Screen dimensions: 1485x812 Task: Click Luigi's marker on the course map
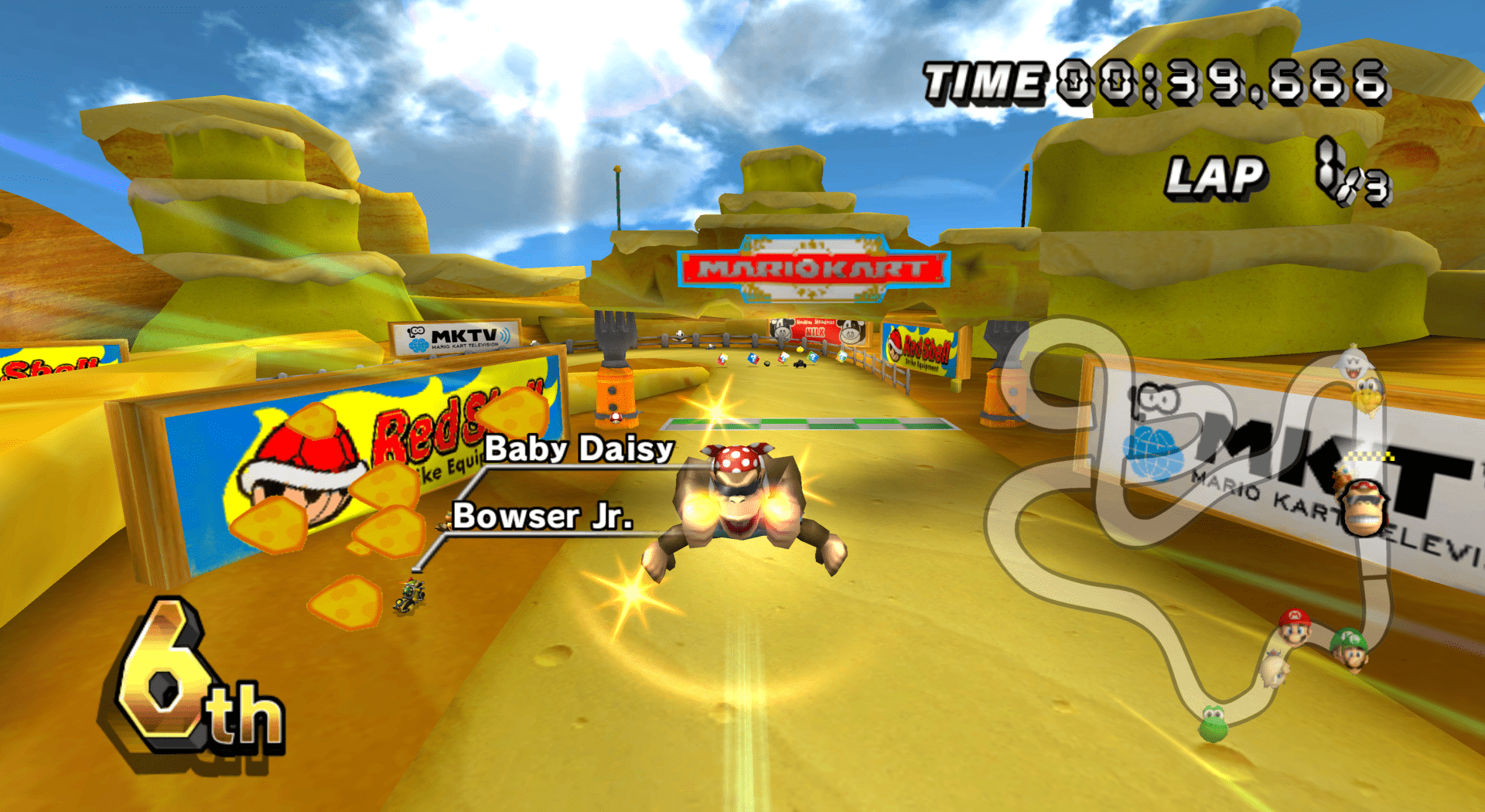(1350, 648)
